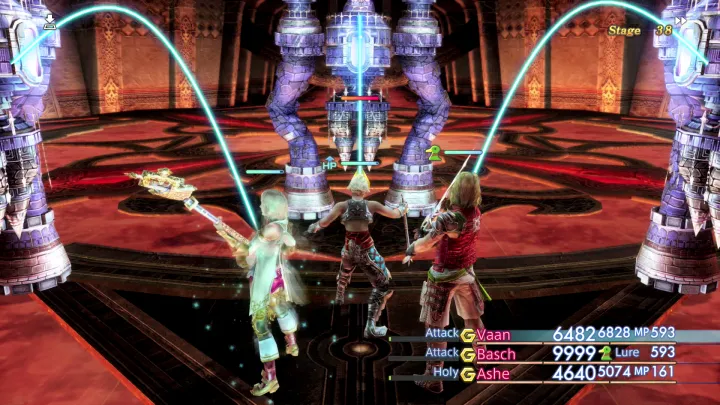720x405 pixels.
Task: Click the fast-forward speed icon
Action: pyautogui.click(x=682, y=19)
